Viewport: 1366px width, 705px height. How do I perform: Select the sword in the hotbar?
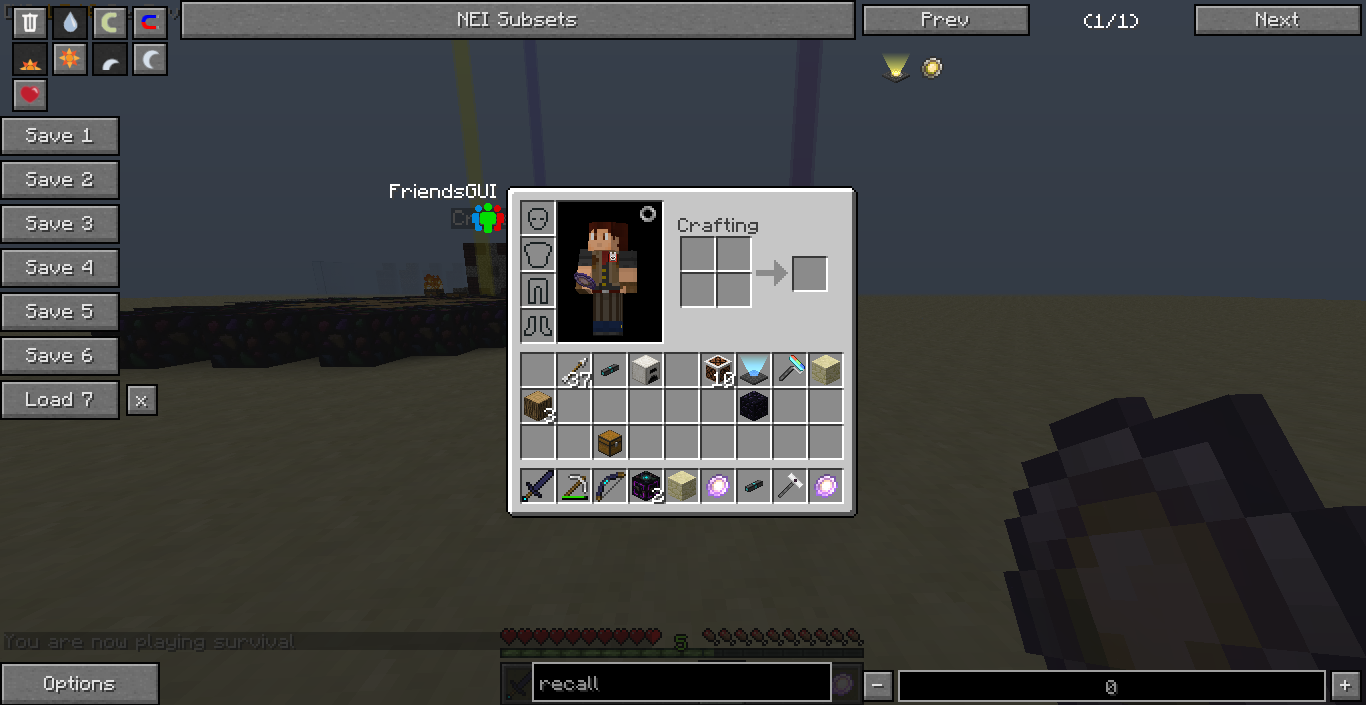pos(538,487)
